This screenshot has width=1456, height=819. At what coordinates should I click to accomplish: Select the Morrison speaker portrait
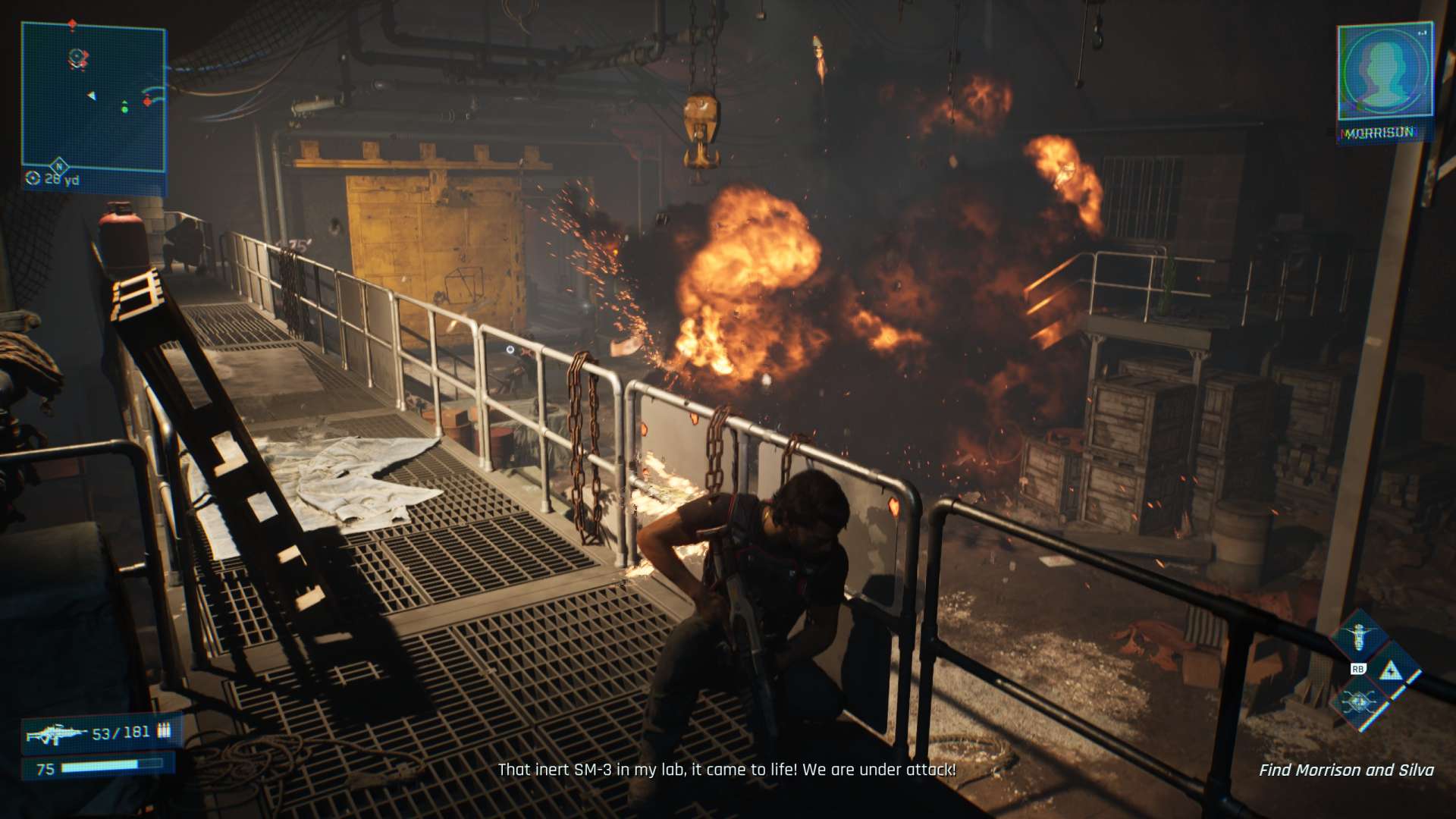pos(1384,72)
